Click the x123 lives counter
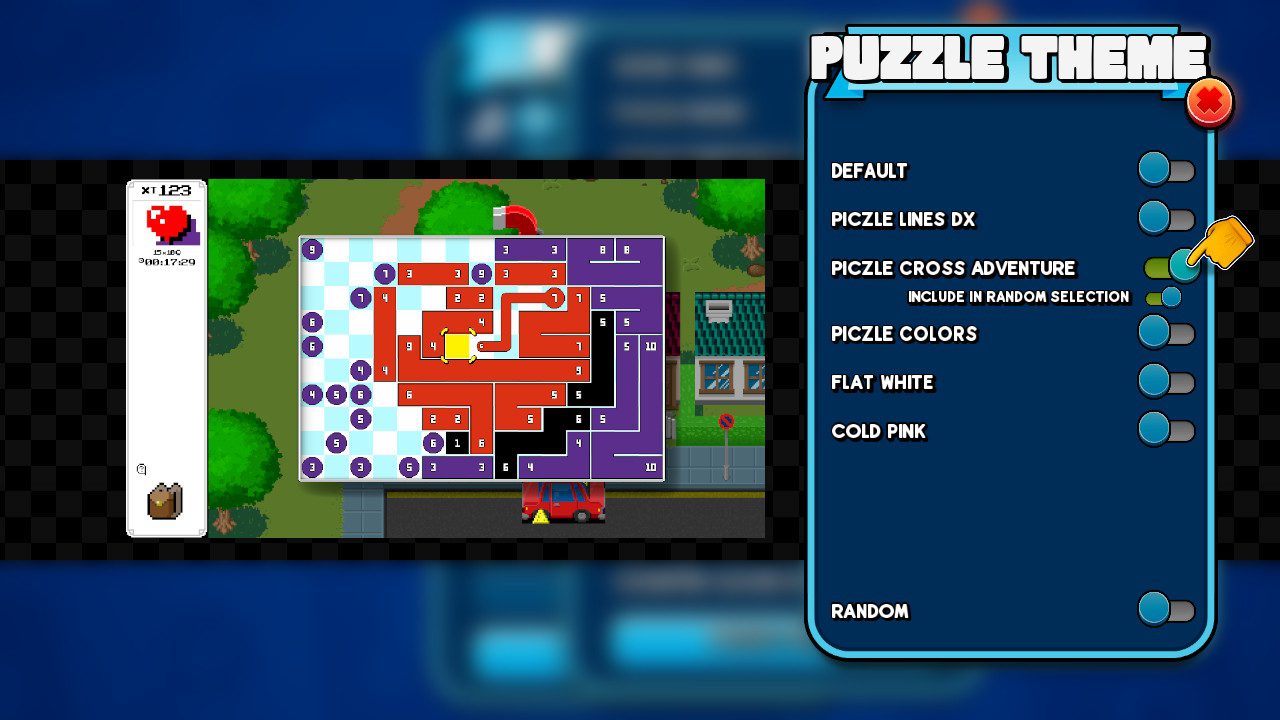This screenshot has height=720, width=1280. [167, 189]
